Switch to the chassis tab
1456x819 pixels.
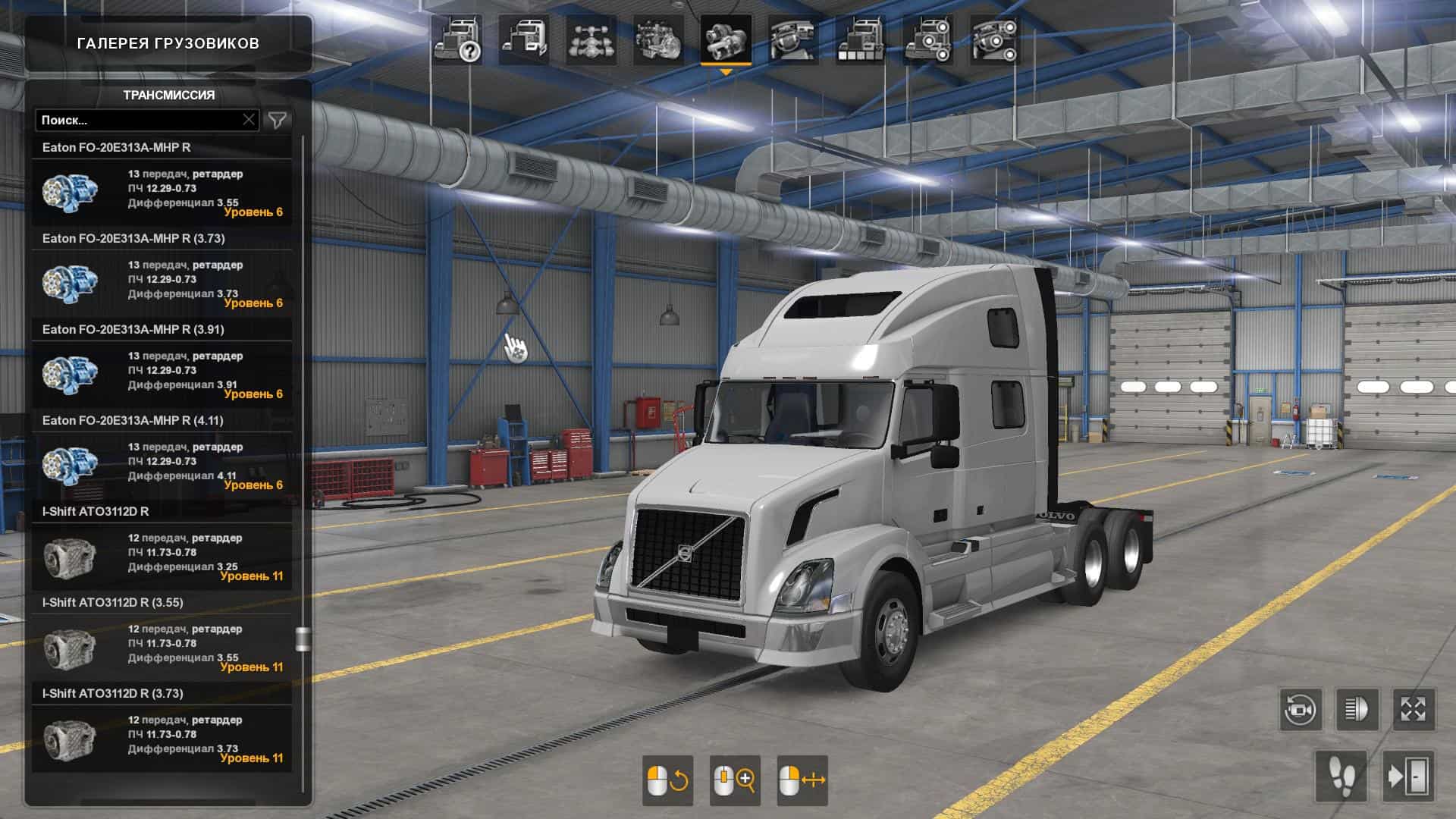pos(591,41)
